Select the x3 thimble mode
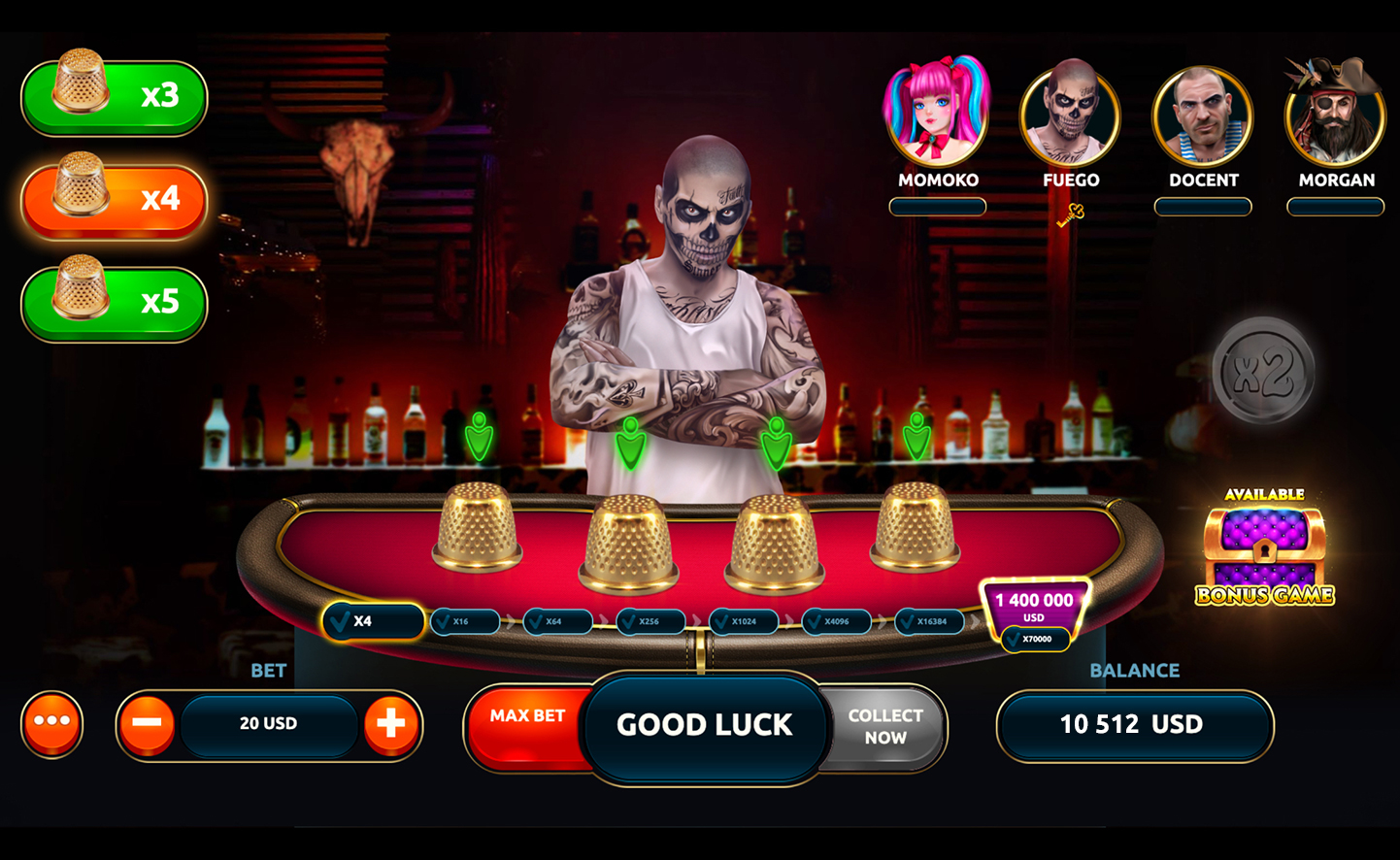 [x=114, y=97]
